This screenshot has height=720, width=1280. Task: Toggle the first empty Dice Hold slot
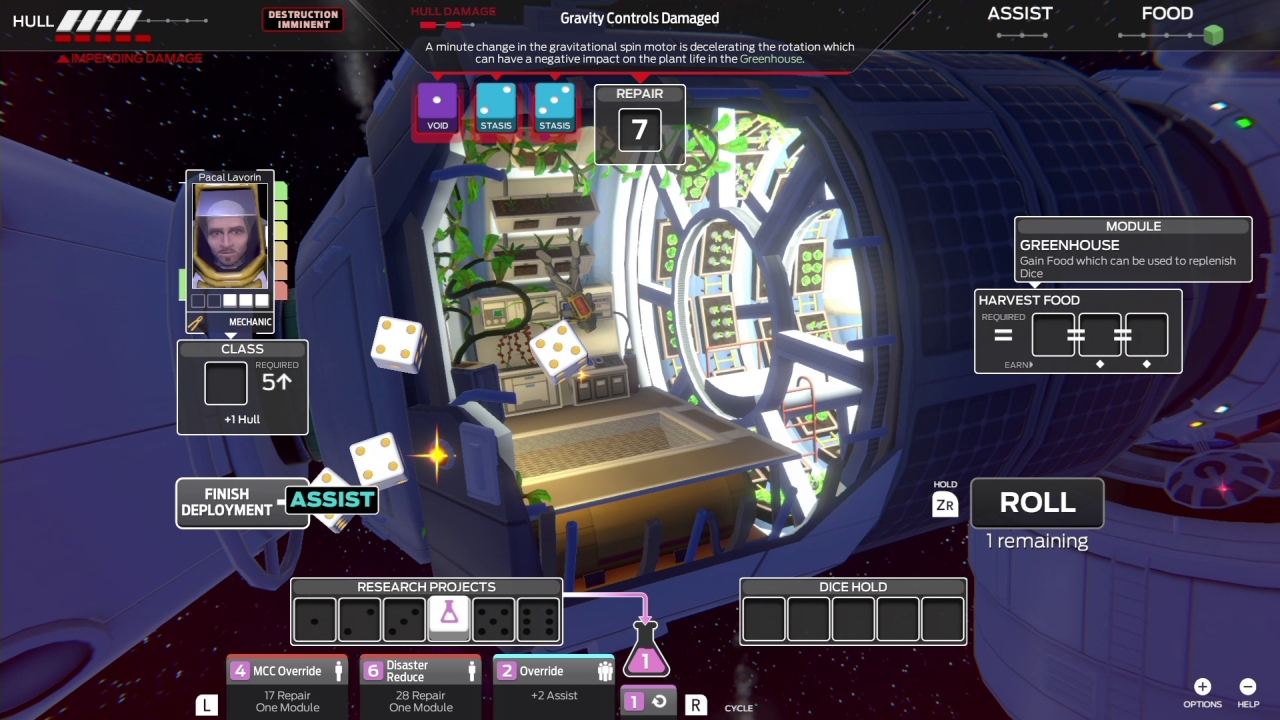(763, 616)
